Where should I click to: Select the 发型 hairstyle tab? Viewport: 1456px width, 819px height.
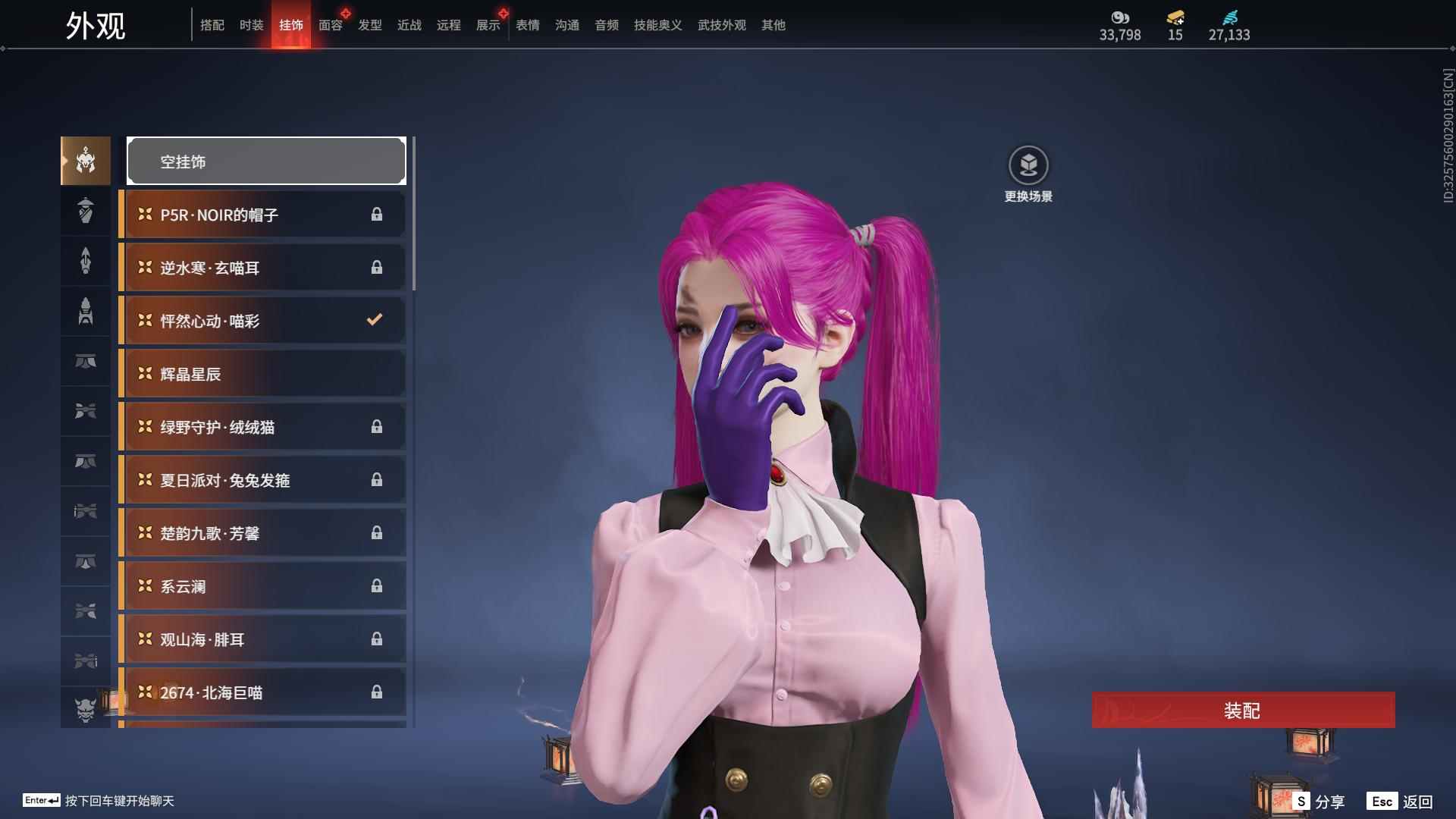370,25
